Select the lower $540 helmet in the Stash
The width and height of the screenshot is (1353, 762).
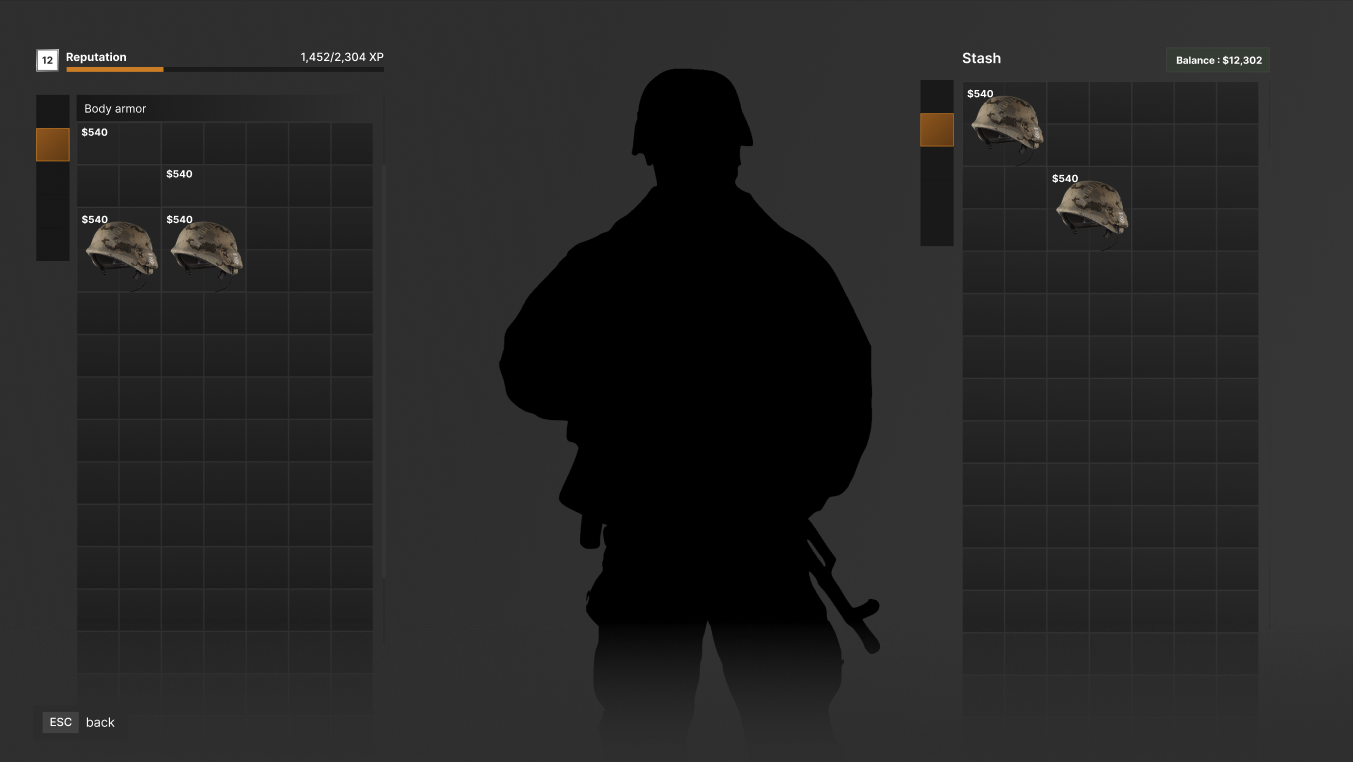point(1090,208)
